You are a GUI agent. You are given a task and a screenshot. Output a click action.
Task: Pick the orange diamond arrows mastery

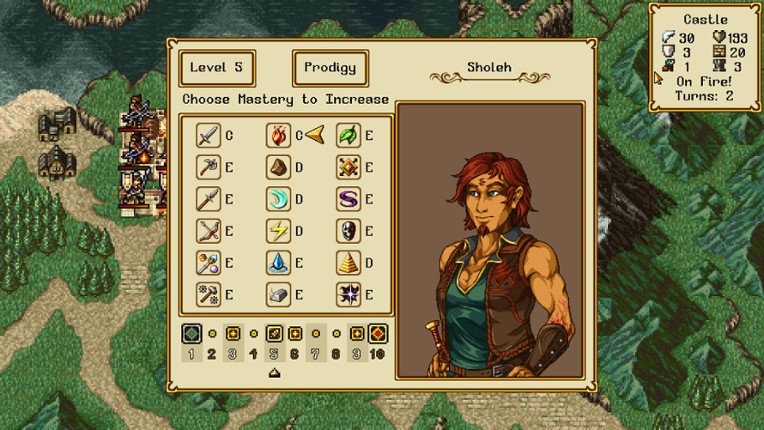pos(348,167)
